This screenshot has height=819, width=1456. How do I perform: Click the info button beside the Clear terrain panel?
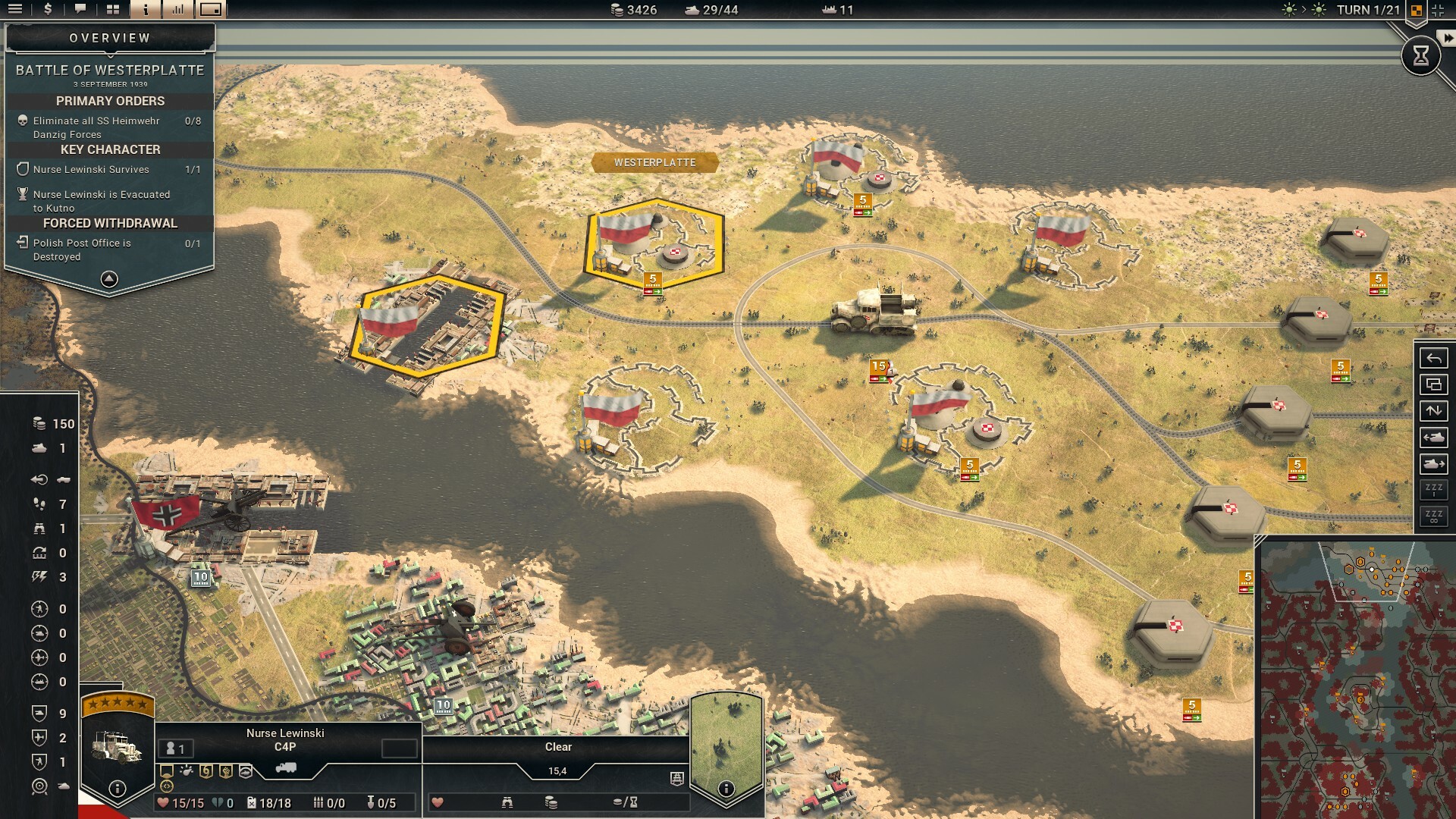pyautogui.click(x=727, y=789)
